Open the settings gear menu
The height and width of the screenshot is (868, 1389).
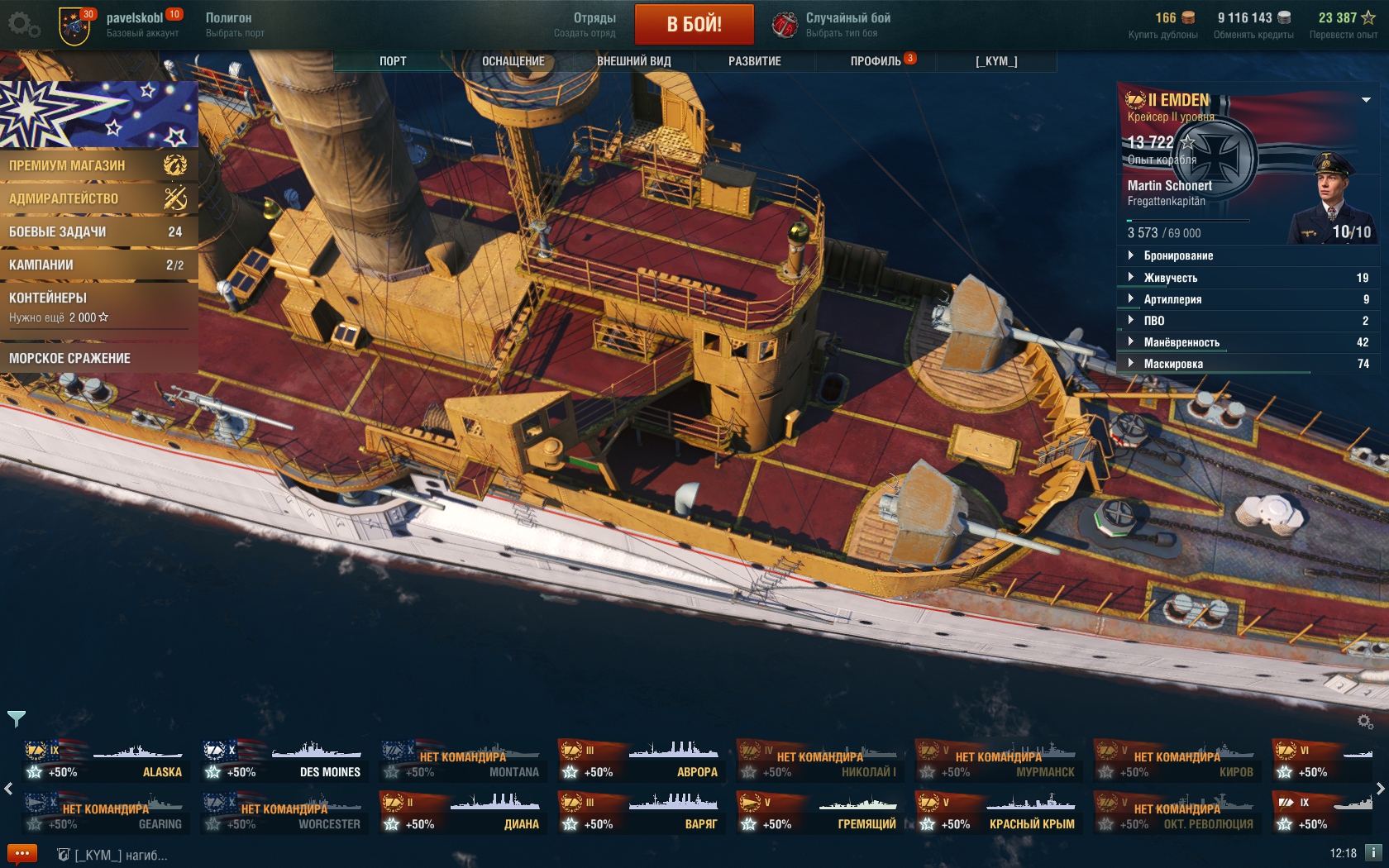click(x=22, y=24)
